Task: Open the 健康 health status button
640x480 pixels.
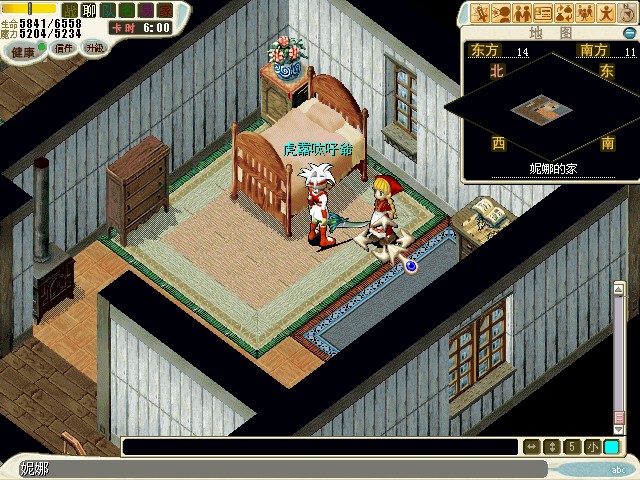Action: pyautogui.click(x=22, y=50)
